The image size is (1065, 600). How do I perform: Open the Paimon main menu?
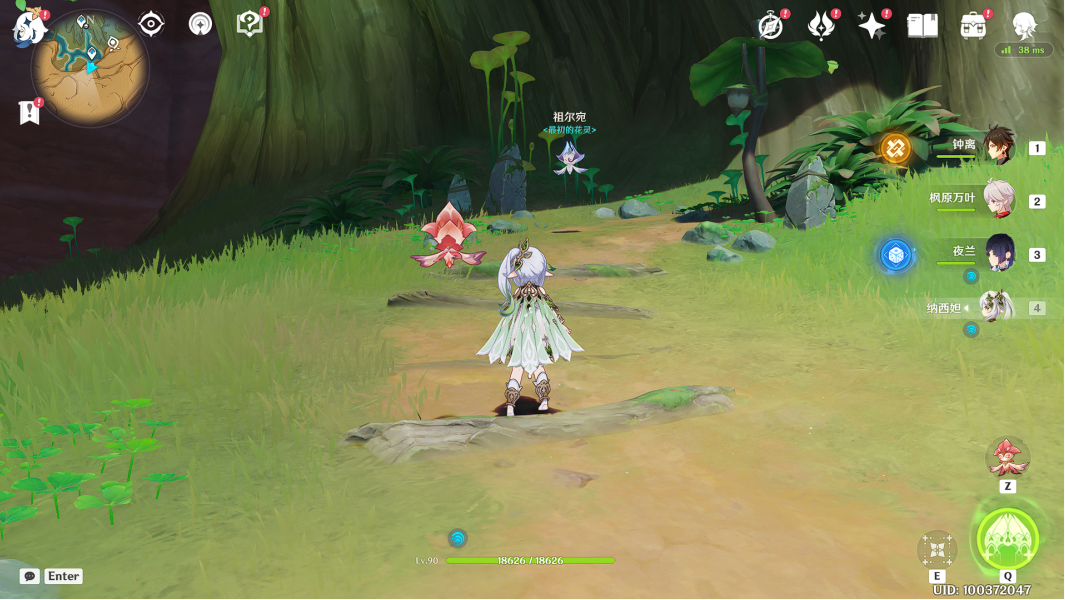coord(29,27)
